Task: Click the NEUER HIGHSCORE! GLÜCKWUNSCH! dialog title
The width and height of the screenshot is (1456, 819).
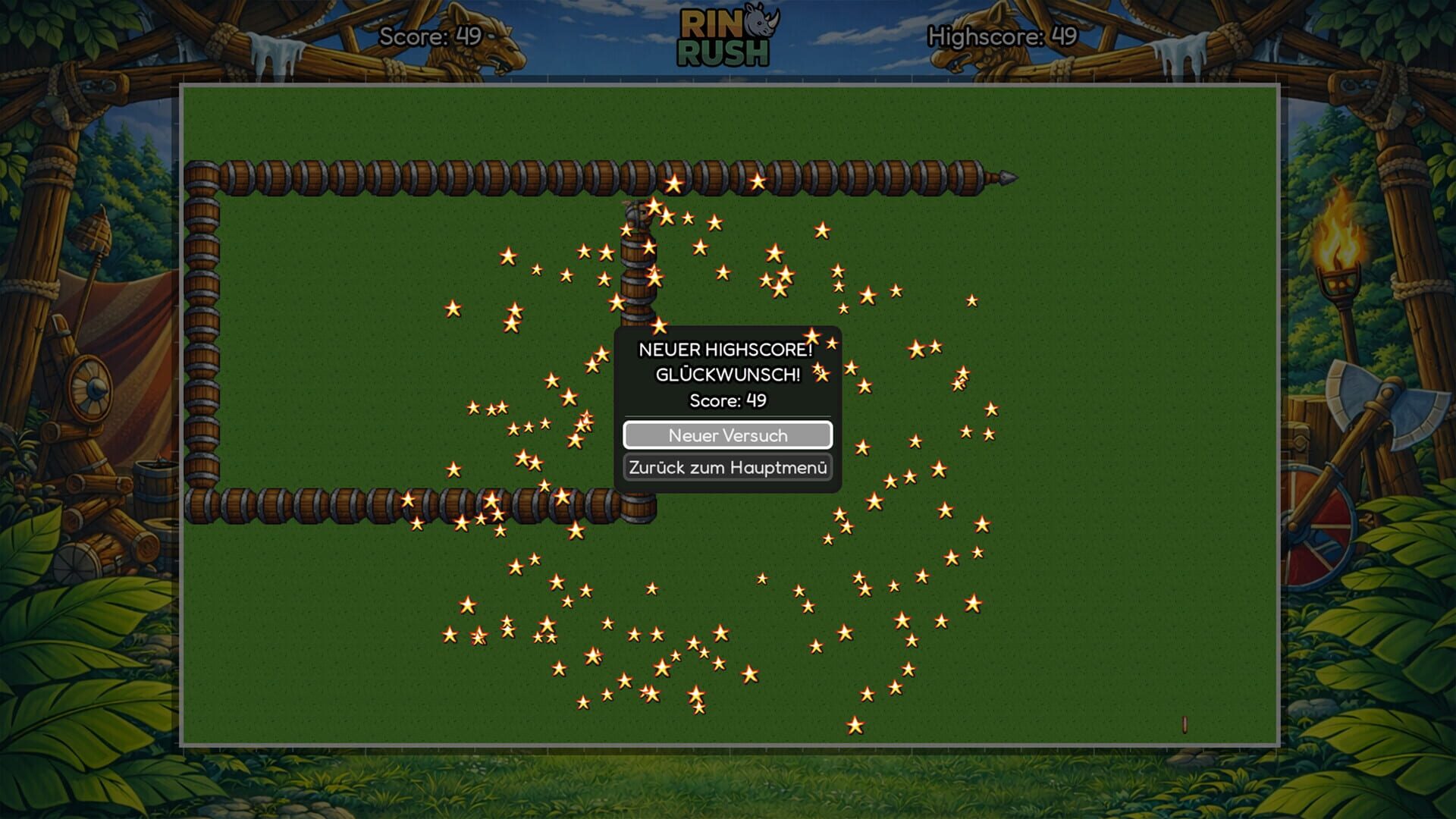Action: [x=726, y=361]
